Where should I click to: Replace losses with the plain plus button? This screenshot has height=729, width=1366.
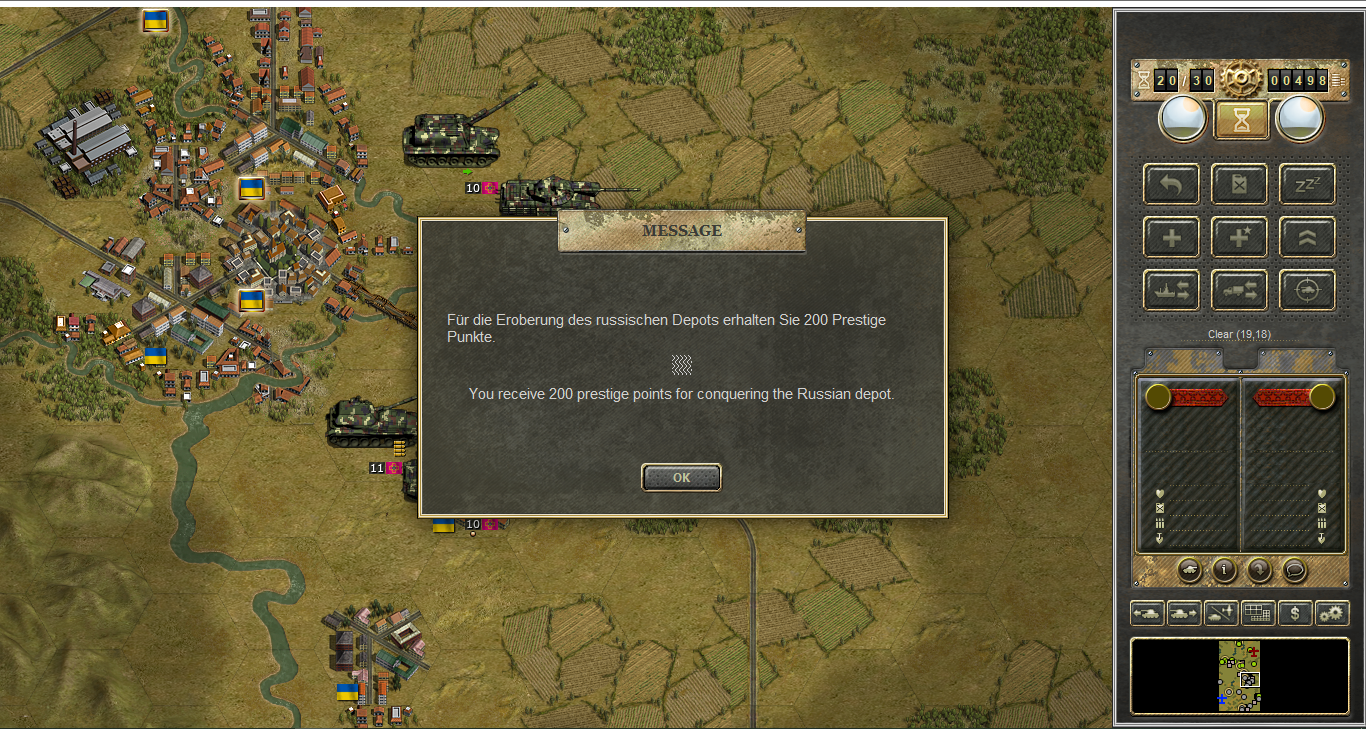[x=1171, y=238]
